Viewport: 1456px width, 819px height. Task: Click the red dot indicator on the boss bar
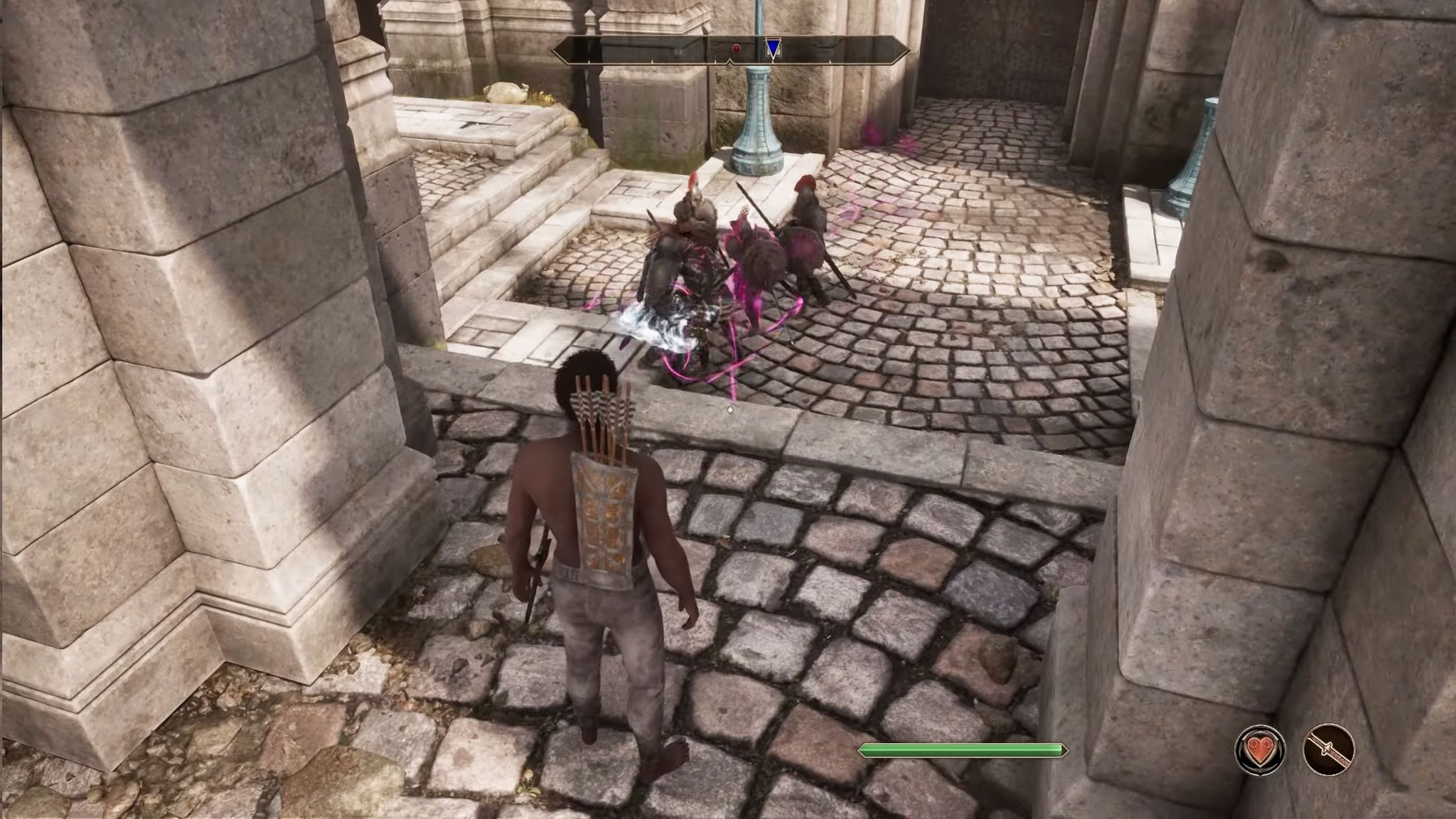pyautogui.click(x=736, y=48)
